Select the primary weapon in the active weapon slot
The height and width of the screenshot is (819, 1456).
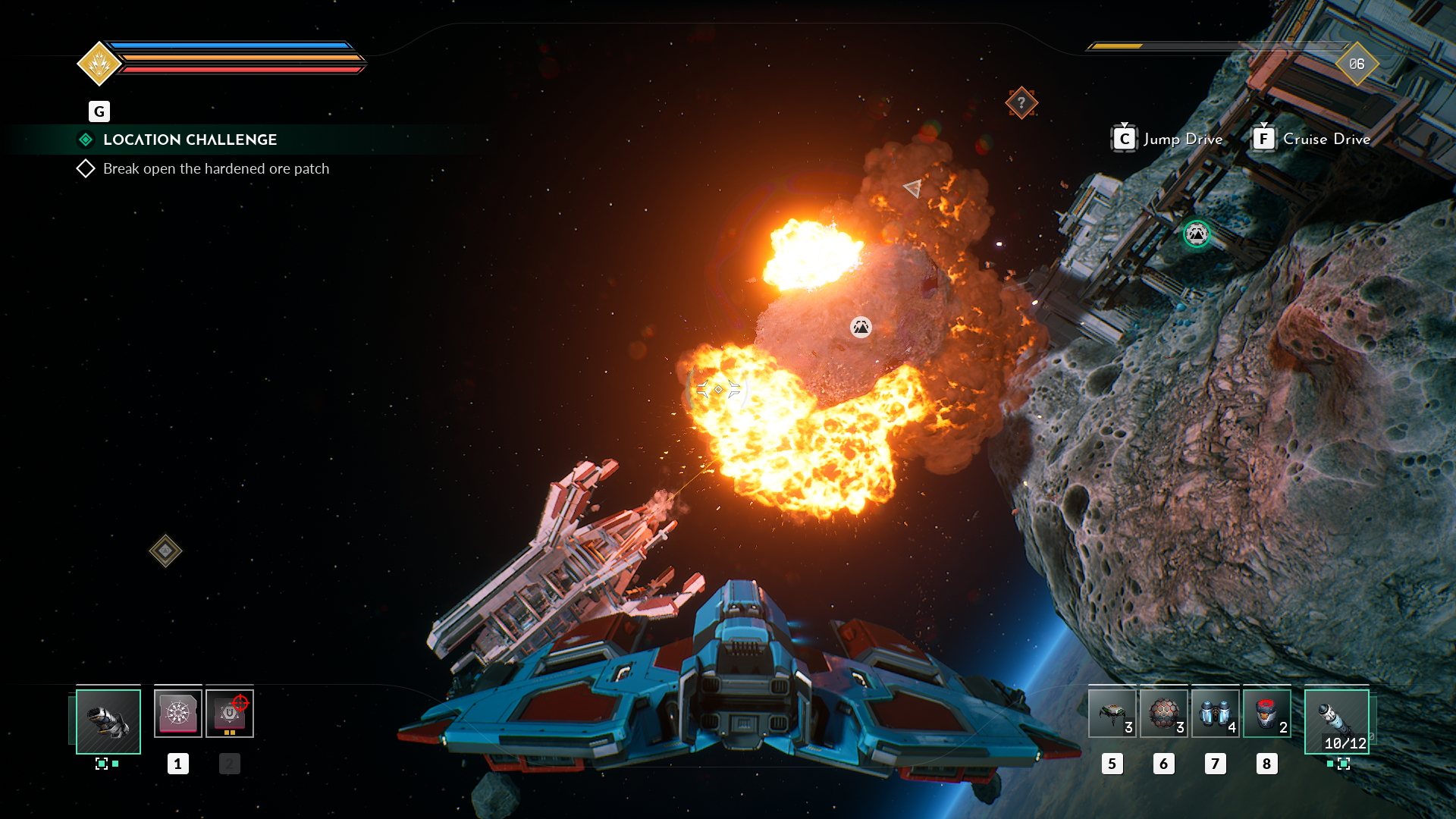point(107,721)
